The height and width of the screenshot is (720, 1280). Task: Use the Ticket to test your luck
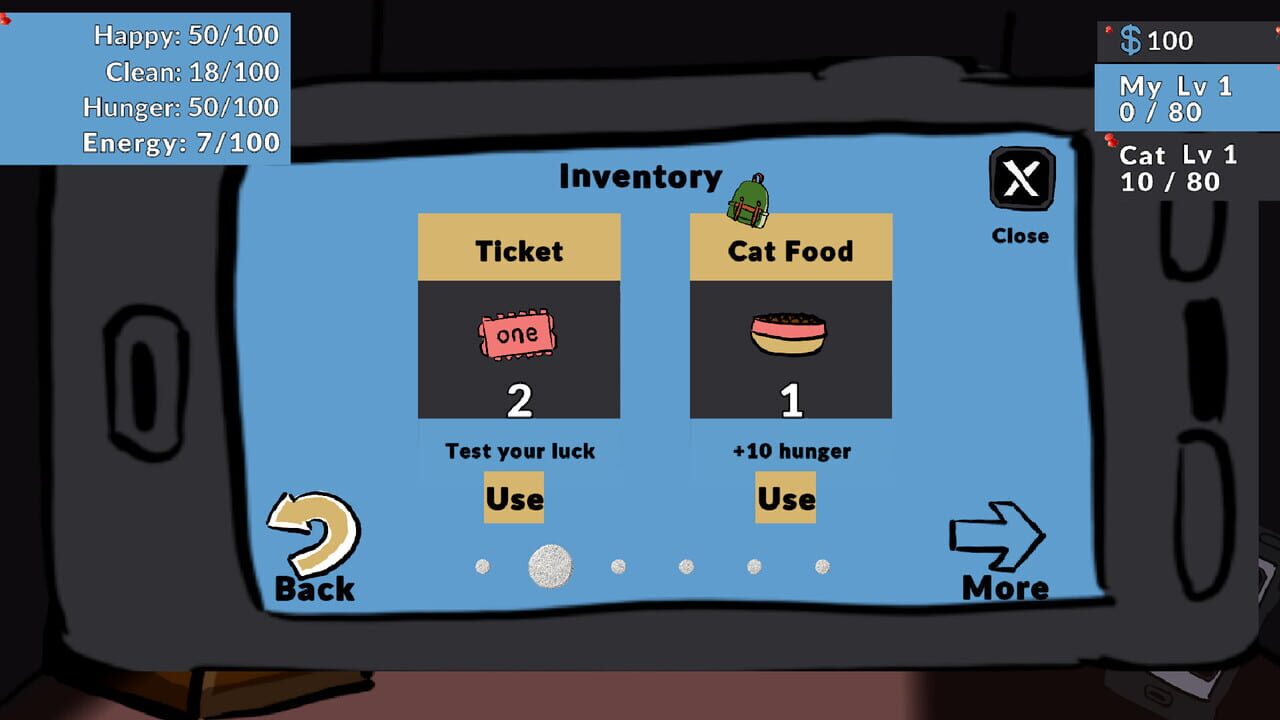click(x=515, y=497)
